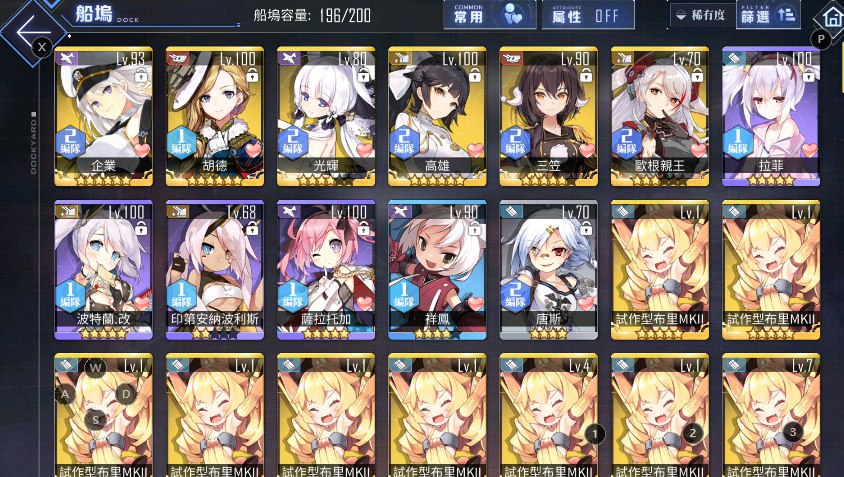Open the 三笠 ship card
The width and height of the screenshot is (844, 477).
pyautogui.click(x=547, y=115)
